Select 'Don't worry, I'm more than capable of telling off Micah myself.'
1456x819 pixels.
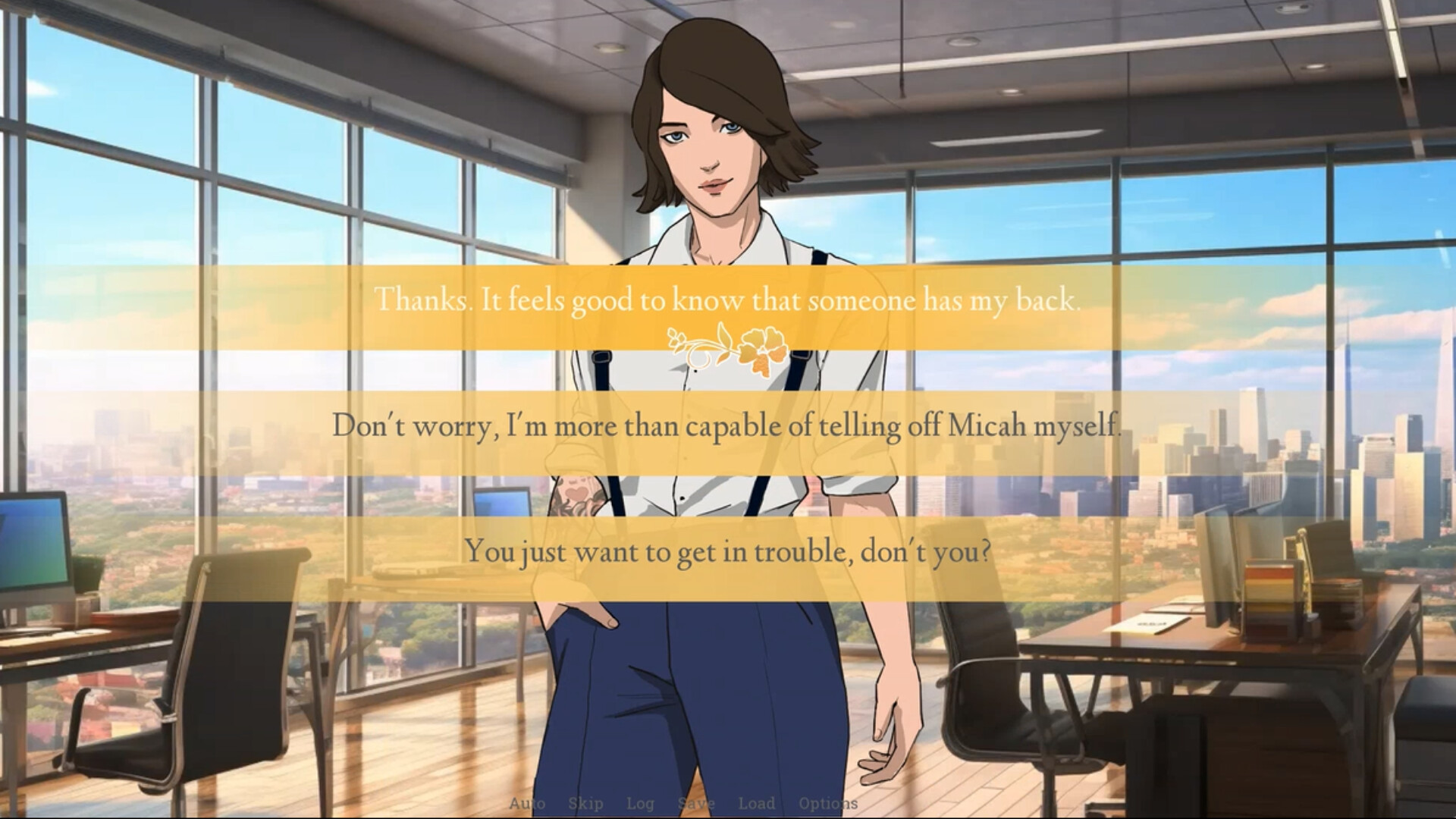pos(728,425)
